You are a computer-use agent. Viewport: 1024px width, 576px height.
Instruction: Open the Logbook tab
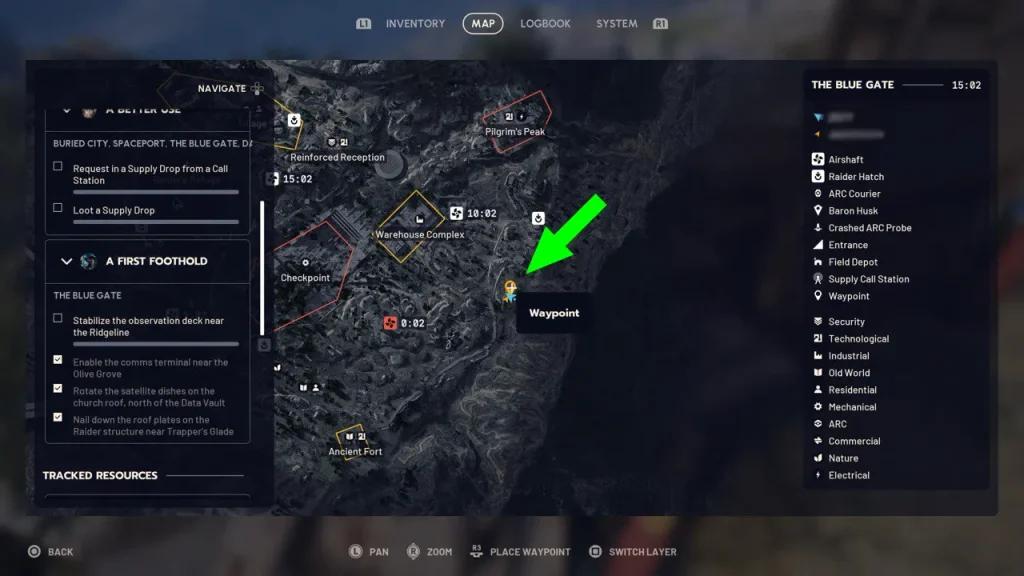pyautogui.click(x=545, y=23)
